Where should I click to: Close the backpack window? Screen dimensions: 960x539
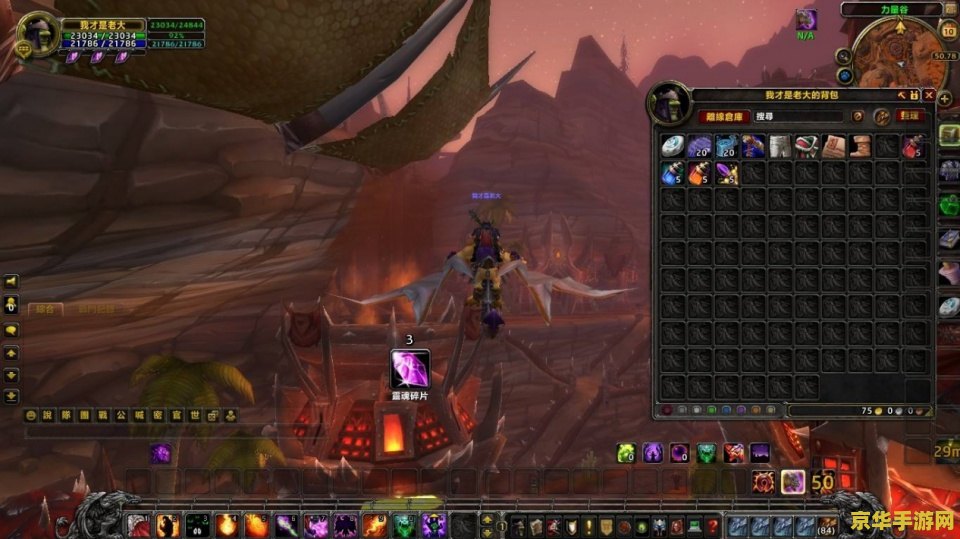[x=929, y=95]
